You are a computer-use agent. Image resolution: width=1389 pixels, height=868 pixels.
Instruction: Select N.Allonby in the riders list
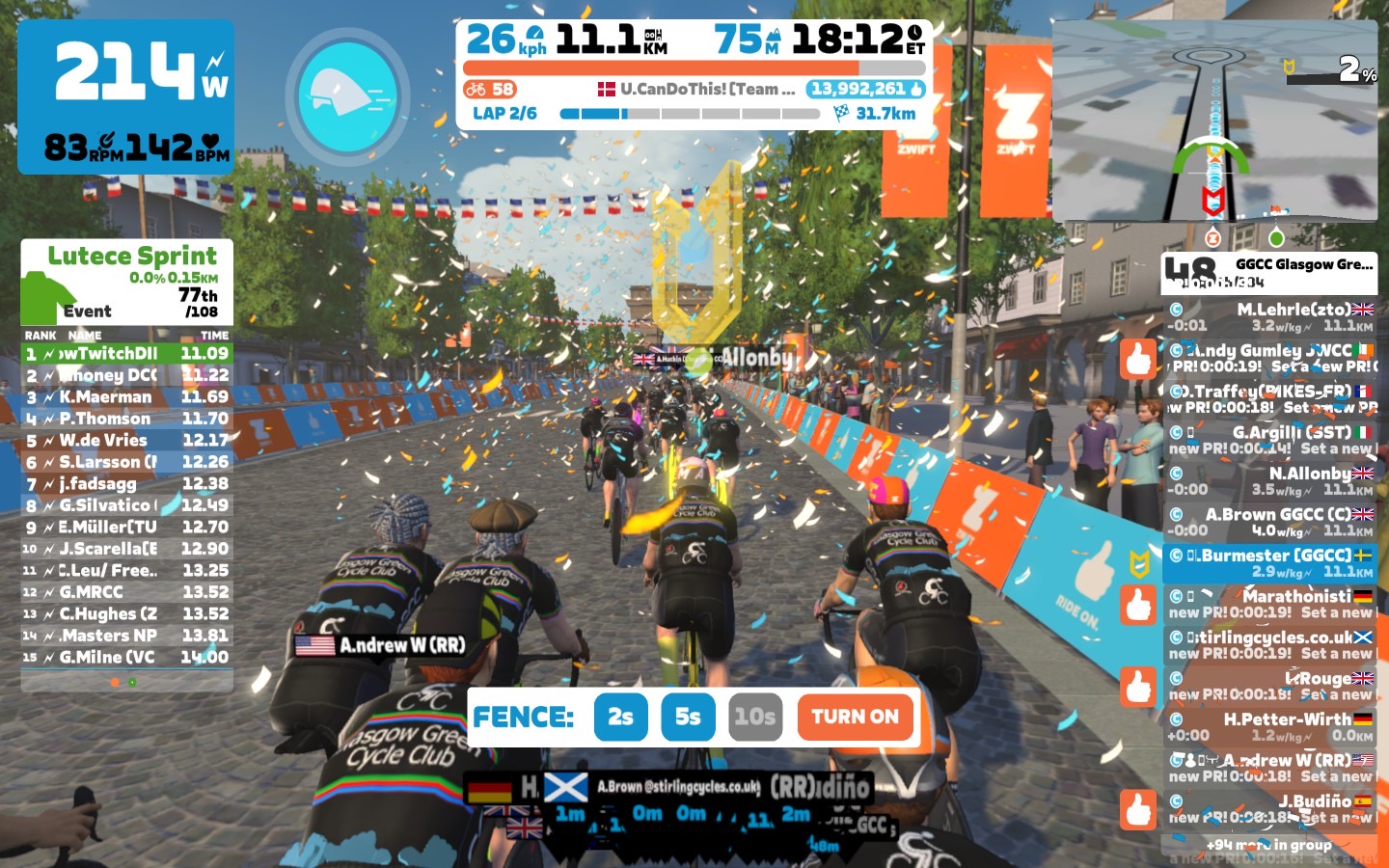pos(1269,481)
